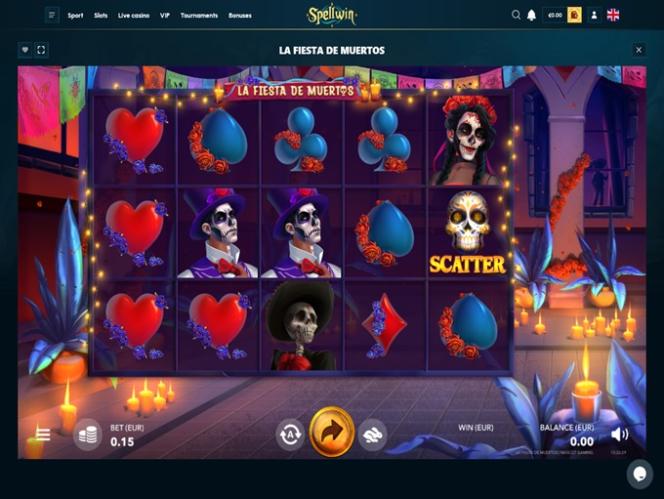The image size is (664, 499).
Task: Open the live chat bubble
Action: click(x=639, y=473)
